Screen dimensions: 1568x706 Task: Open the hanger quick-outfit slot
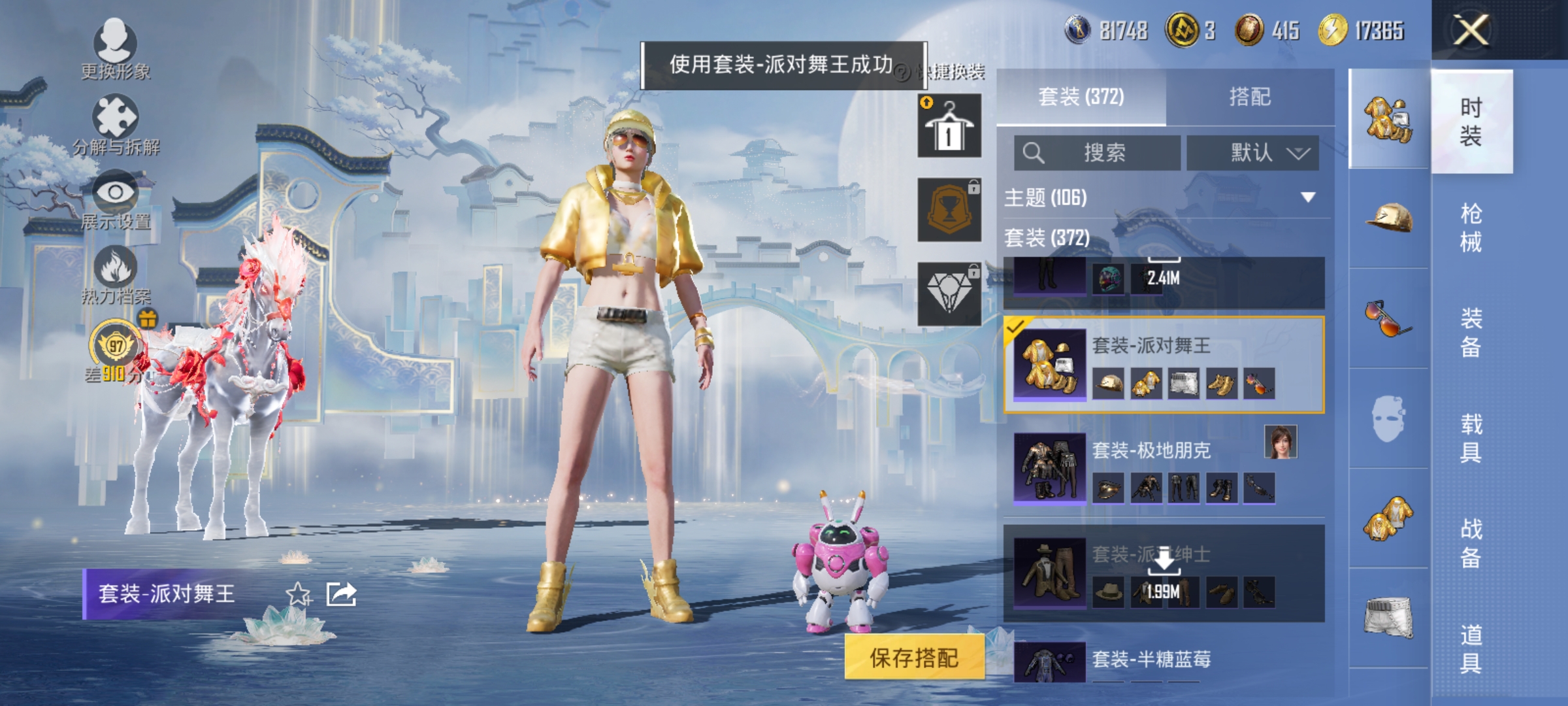point(948,124)
